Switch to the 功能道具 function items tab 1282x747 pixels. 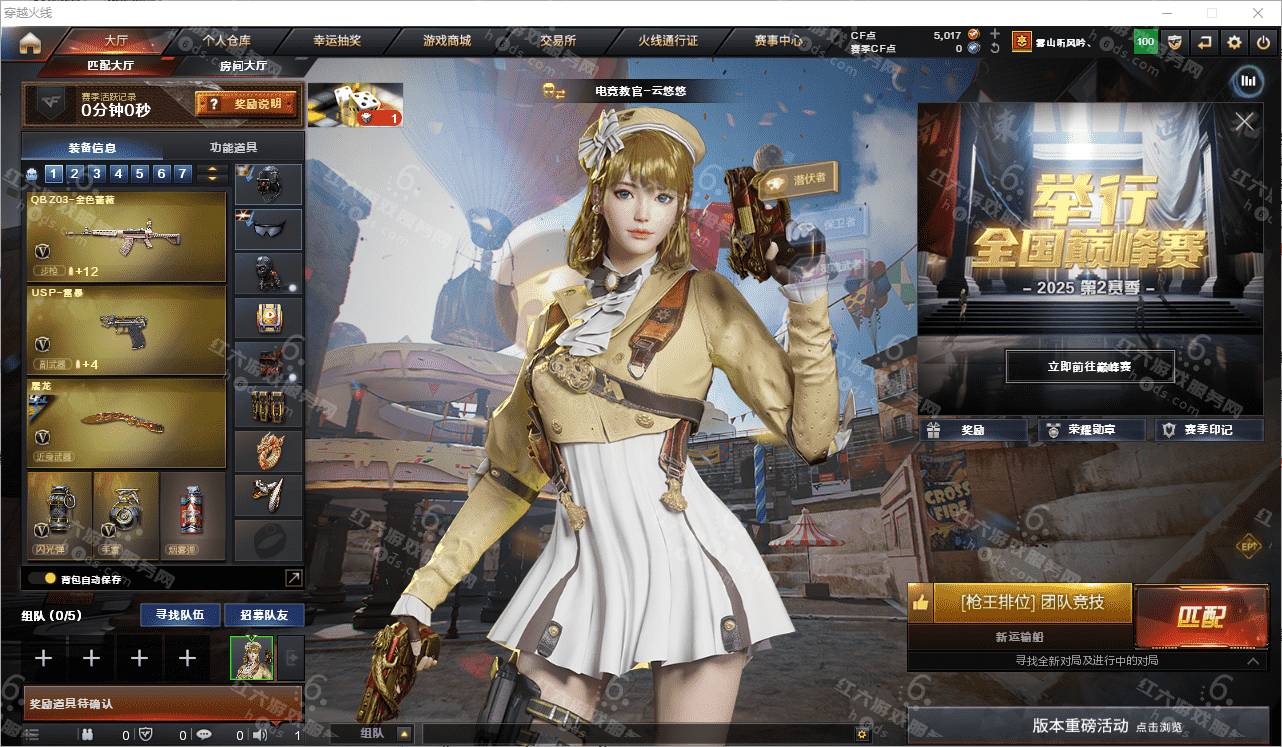pos(233,147)
